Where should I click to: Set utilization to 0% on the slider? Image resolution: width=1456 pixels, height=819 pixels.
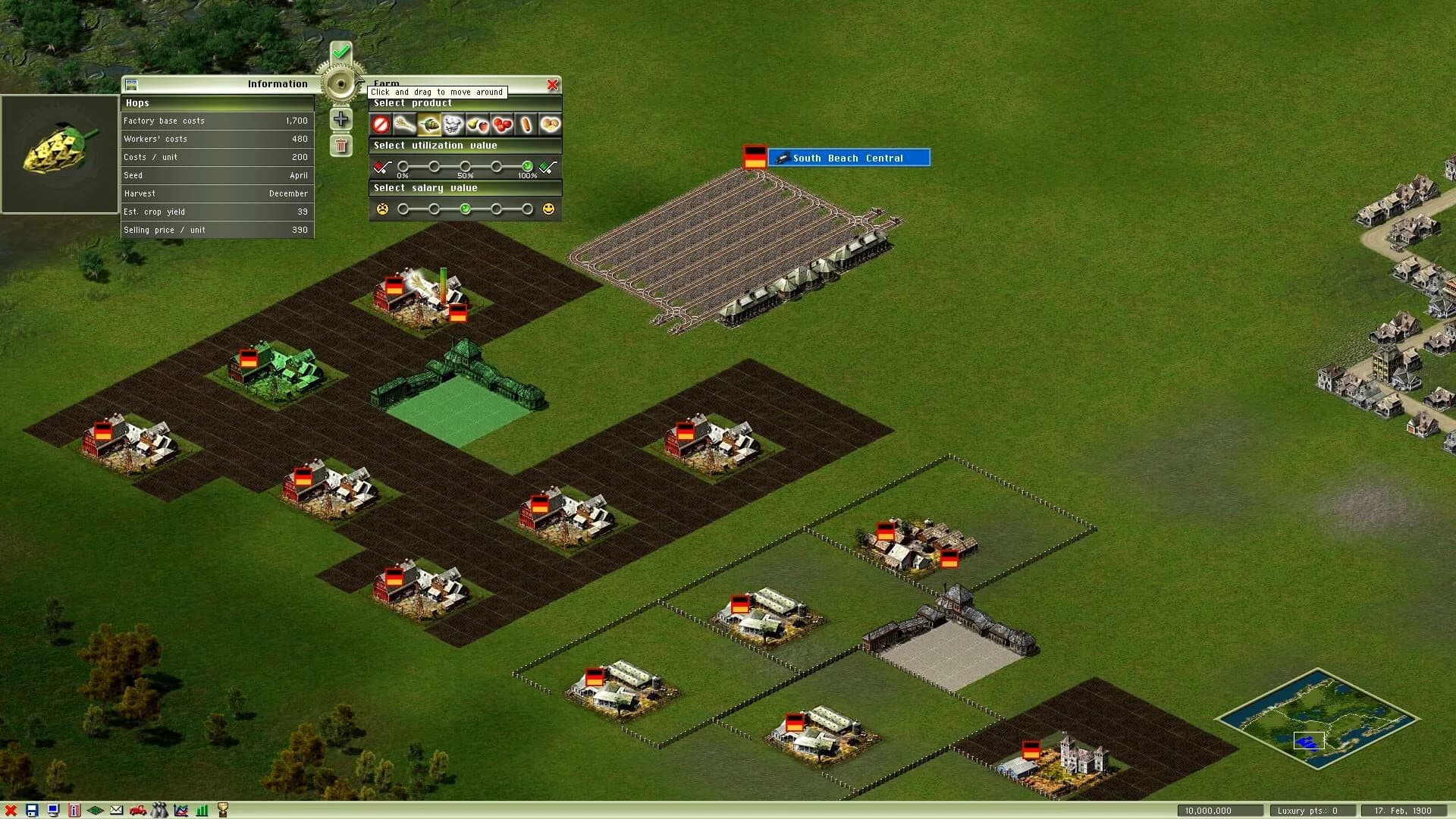point(403,167)
